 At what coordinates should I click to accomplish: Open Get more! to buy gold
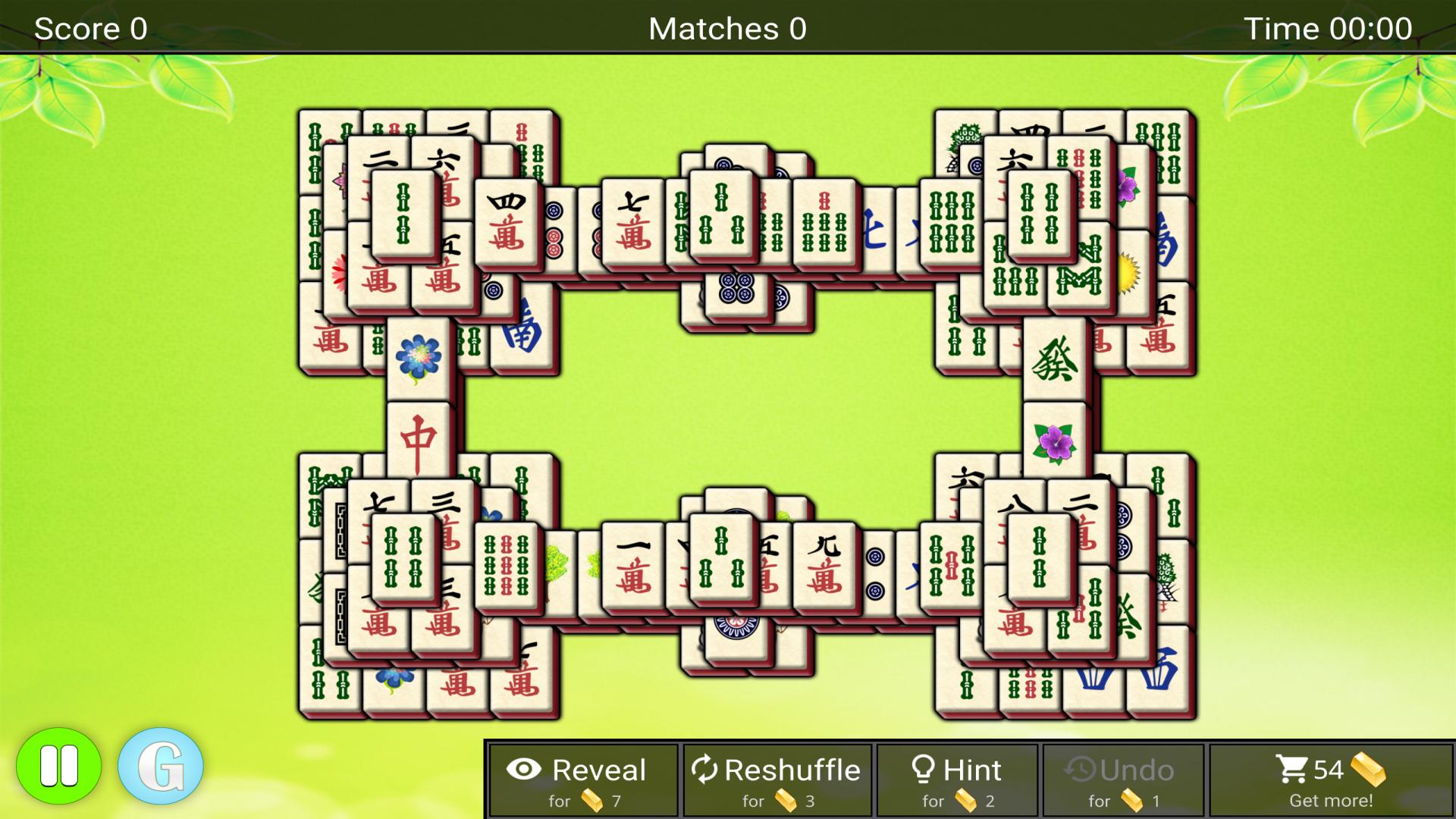coord(1331,800)
